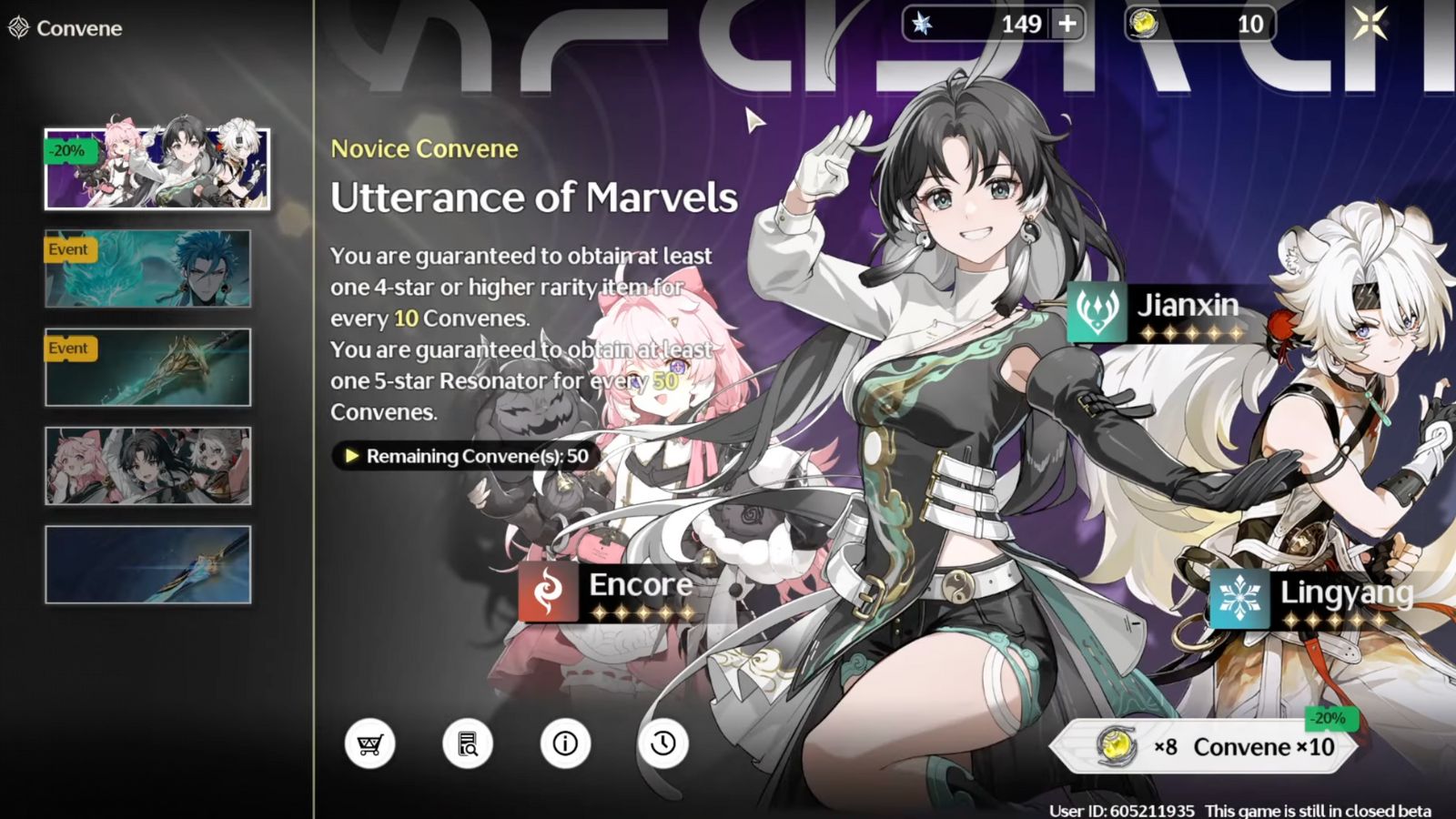Screen dimensions: 1456x819
Task: Open the convene details/records icon
Action: (465, 743)
